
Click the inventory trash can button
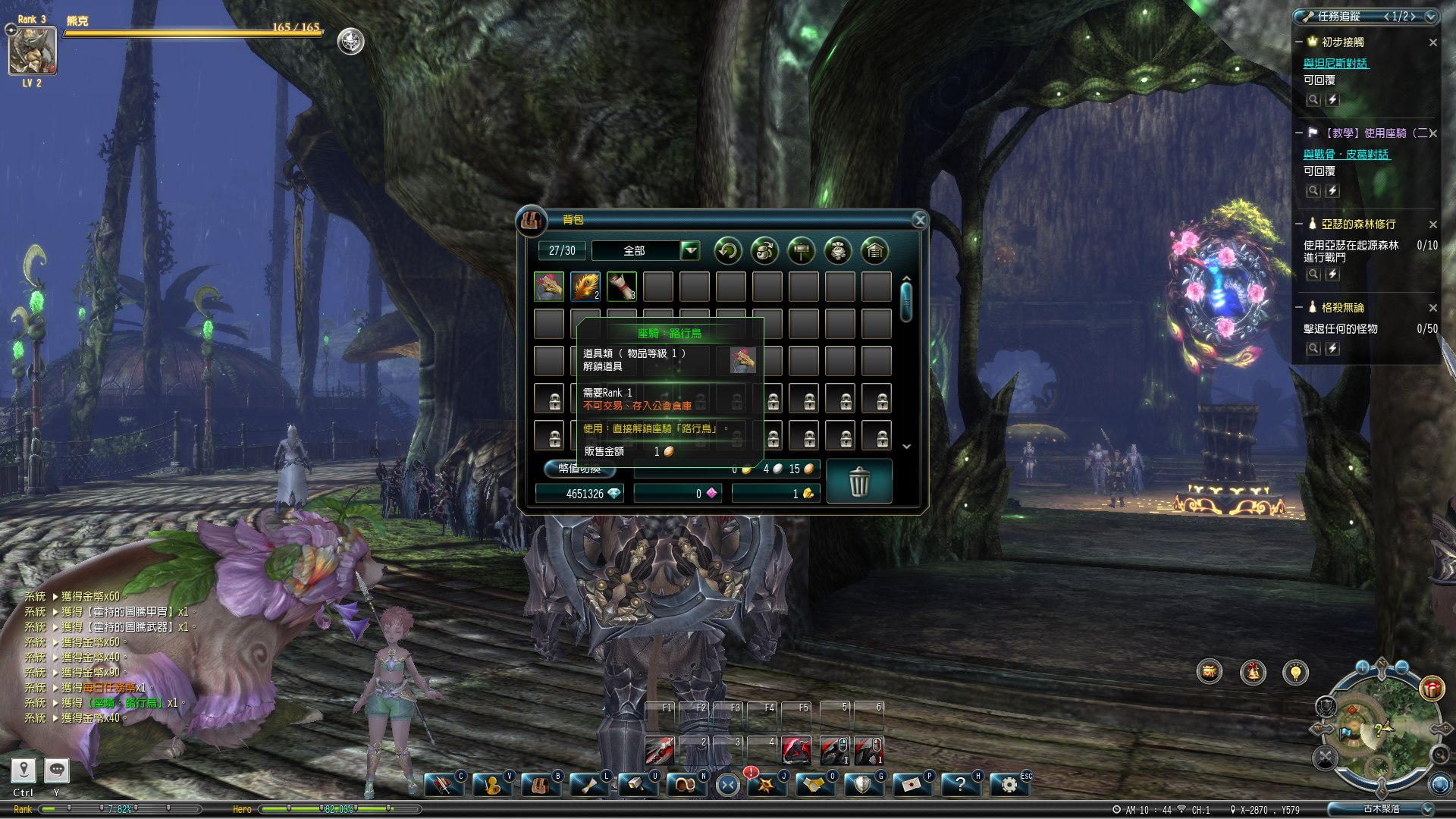click(859, 482)
